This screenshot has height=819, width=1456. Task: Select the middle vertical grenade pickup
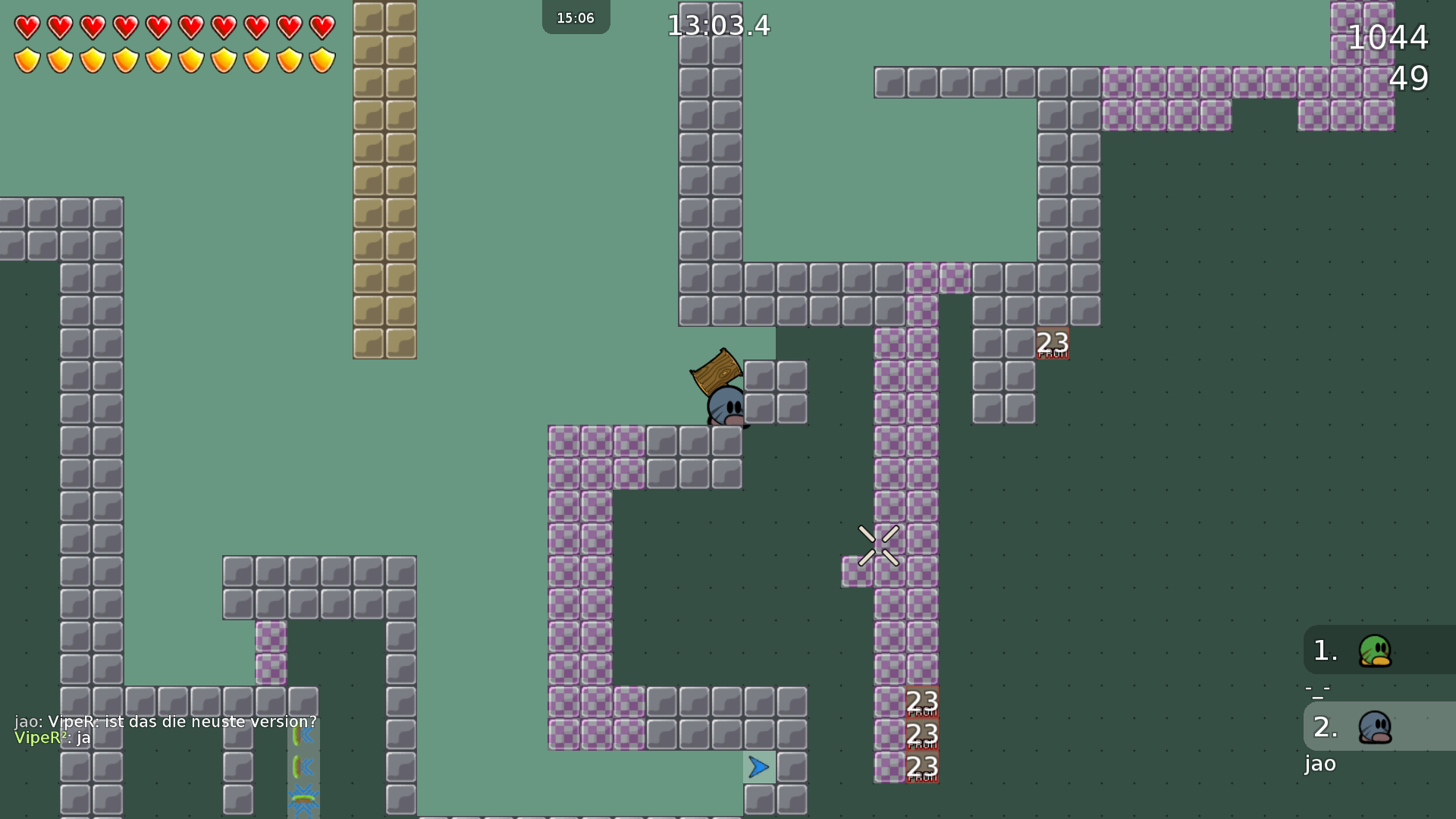(302, 767)
